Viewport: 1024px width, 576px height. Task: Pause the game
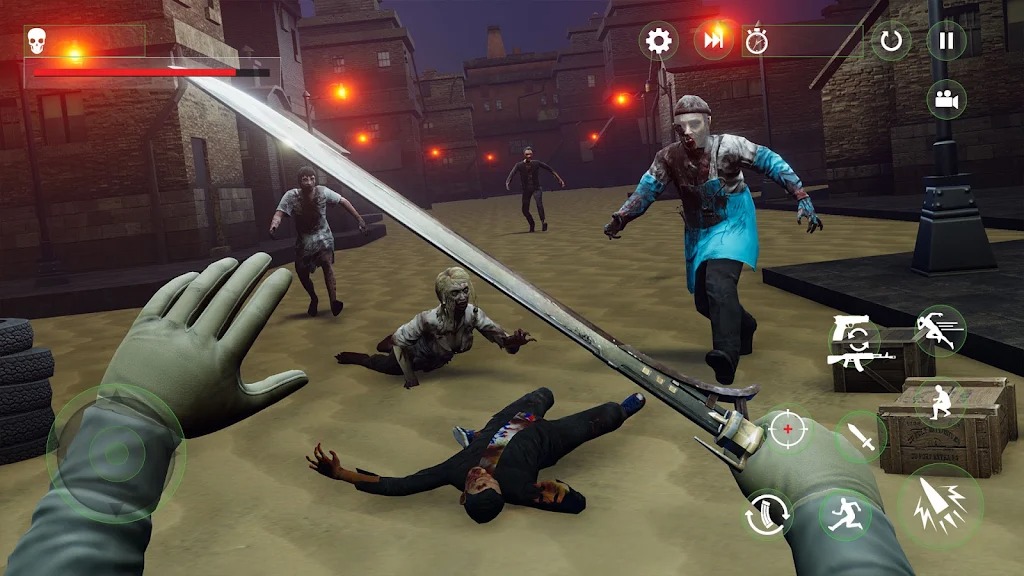pyautogui.click(x=946, y=41)
